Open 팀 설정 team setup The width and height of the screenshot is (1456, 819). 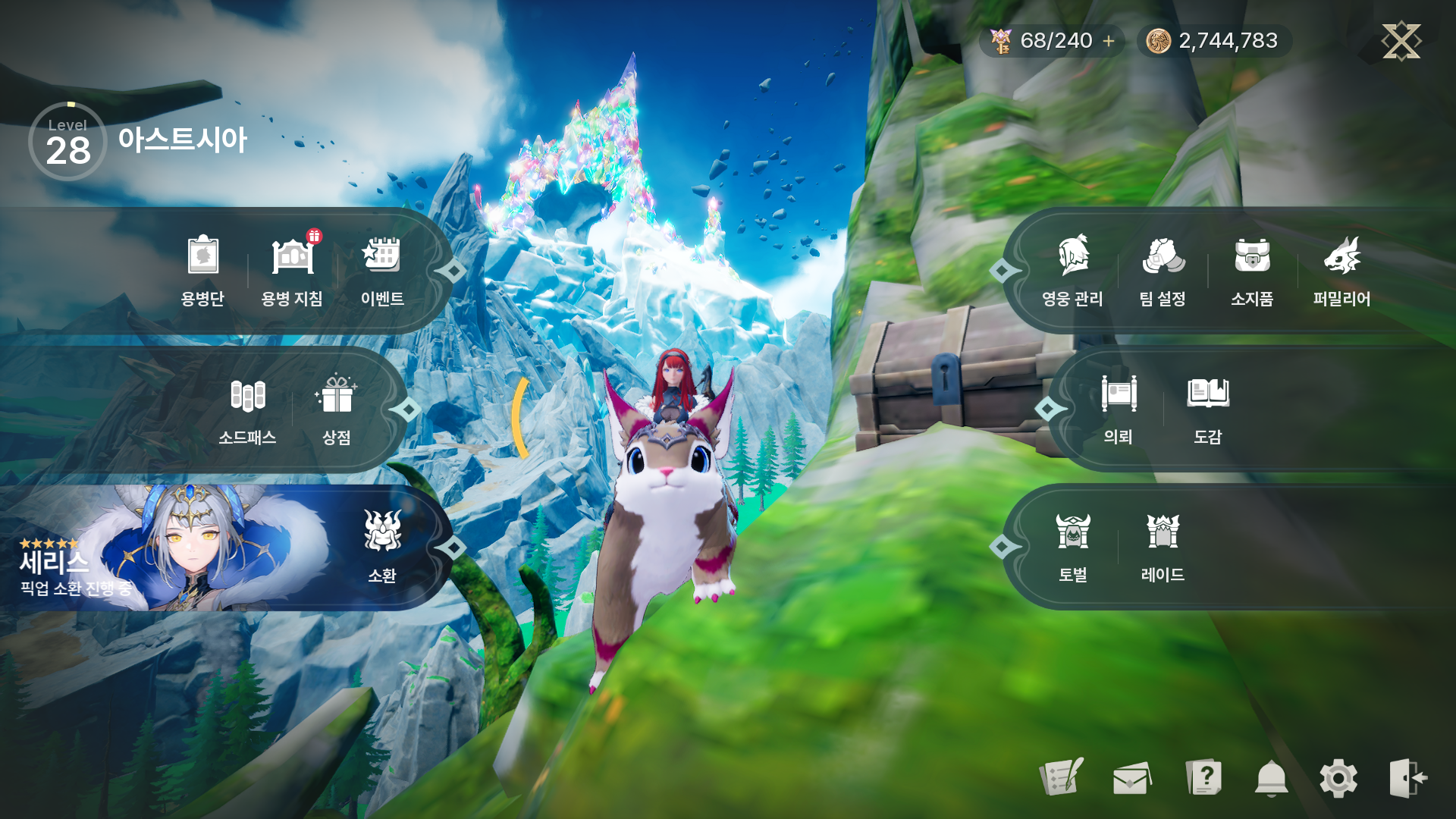coord(1163,270)
